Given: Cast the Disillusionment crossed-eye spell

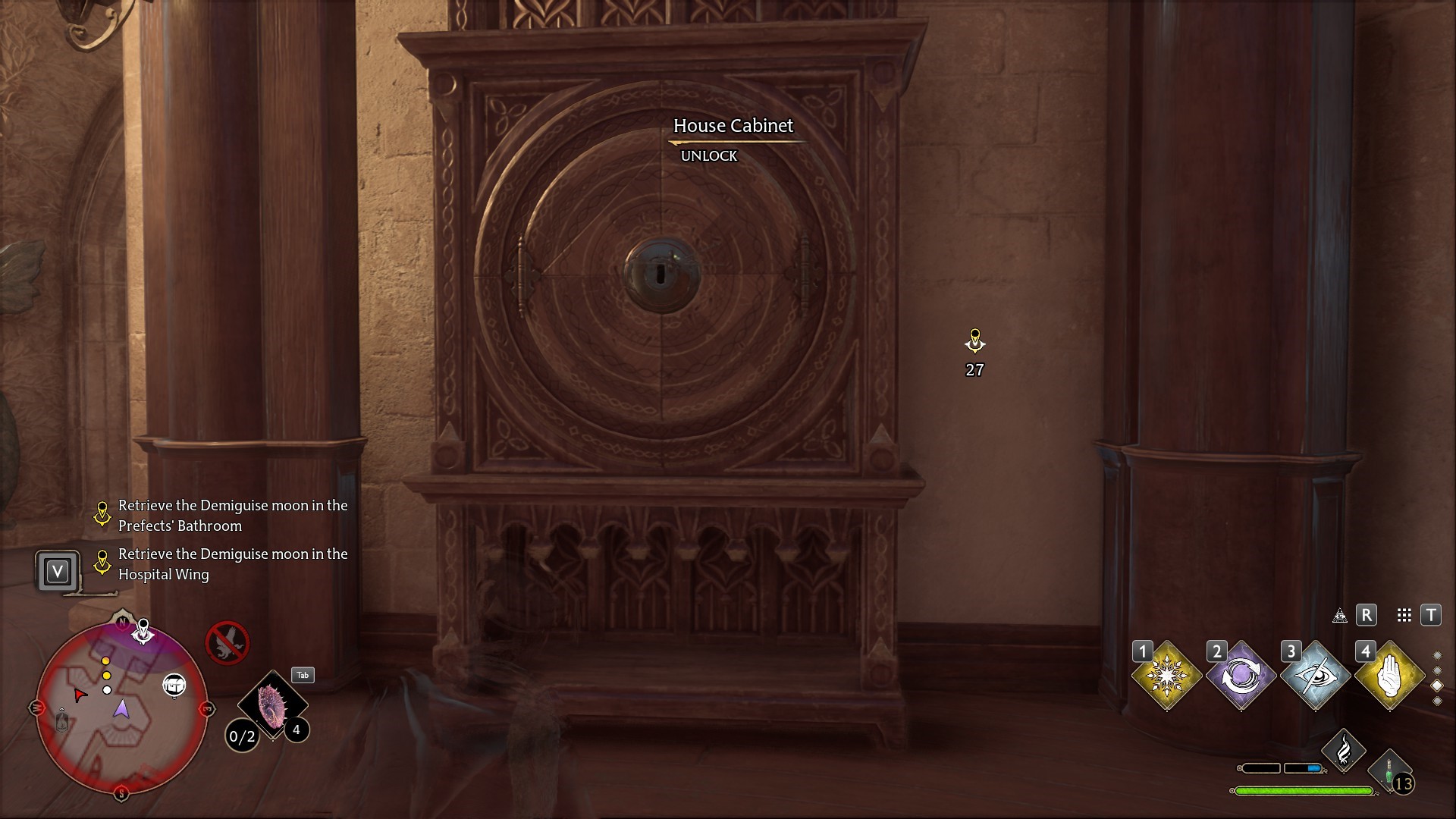Looking at the screenshot, I should [x=1315, y=675].
